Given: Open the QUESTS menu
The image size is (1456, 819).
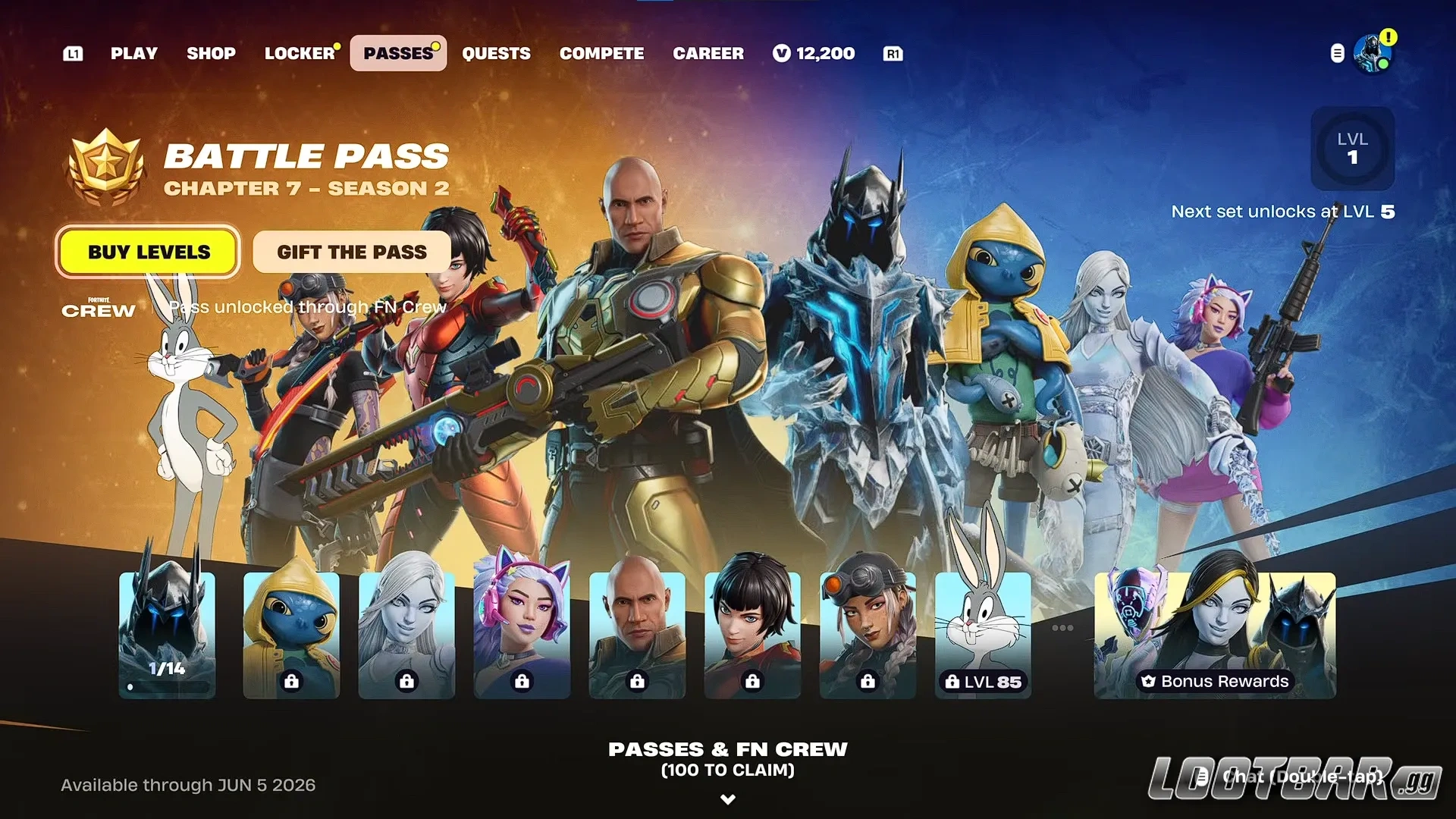Looking at the screenshot, I should point(497,53).
